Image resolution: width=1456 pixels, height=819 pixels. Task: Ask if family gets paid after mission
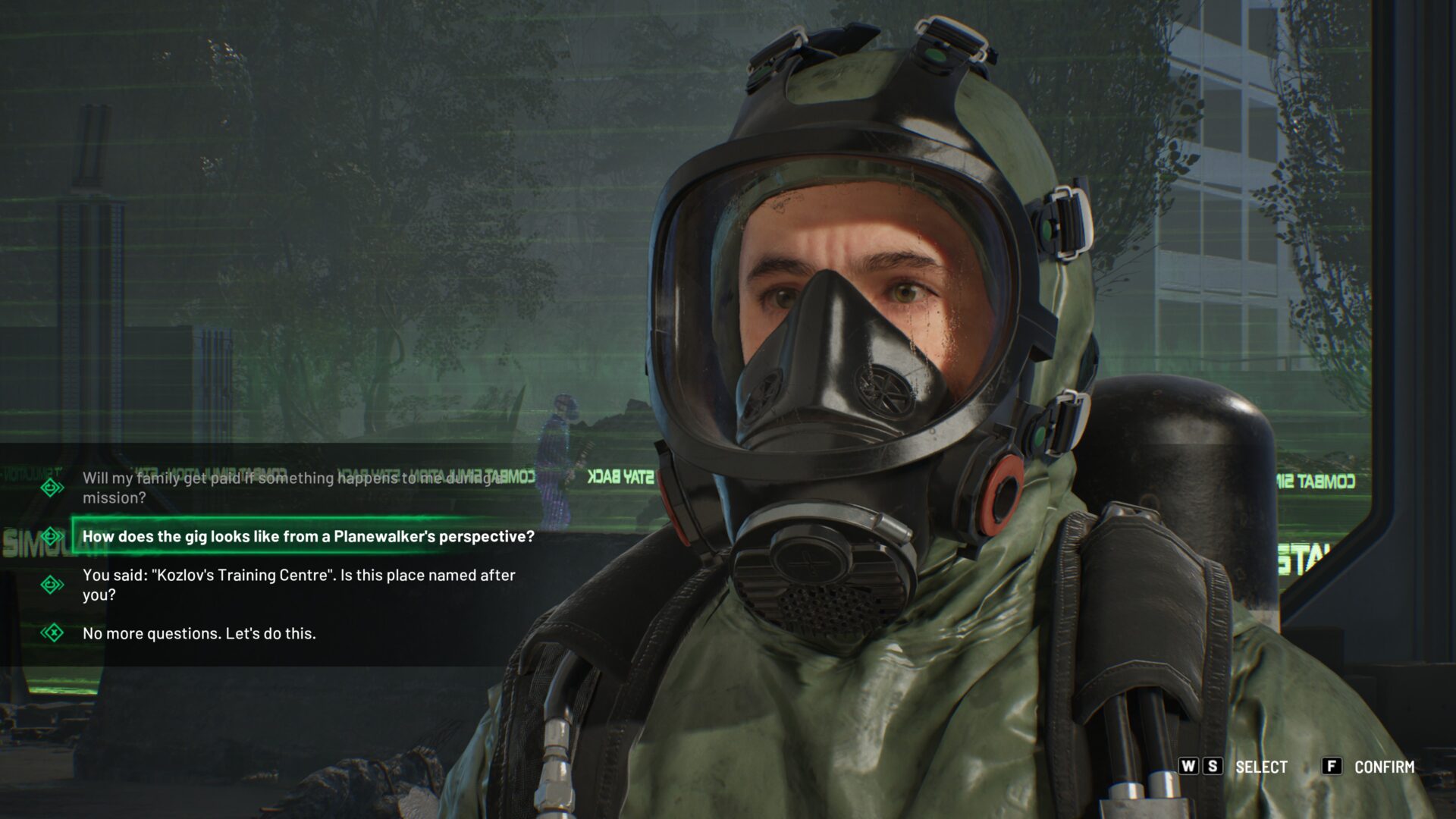coord(288,488)
